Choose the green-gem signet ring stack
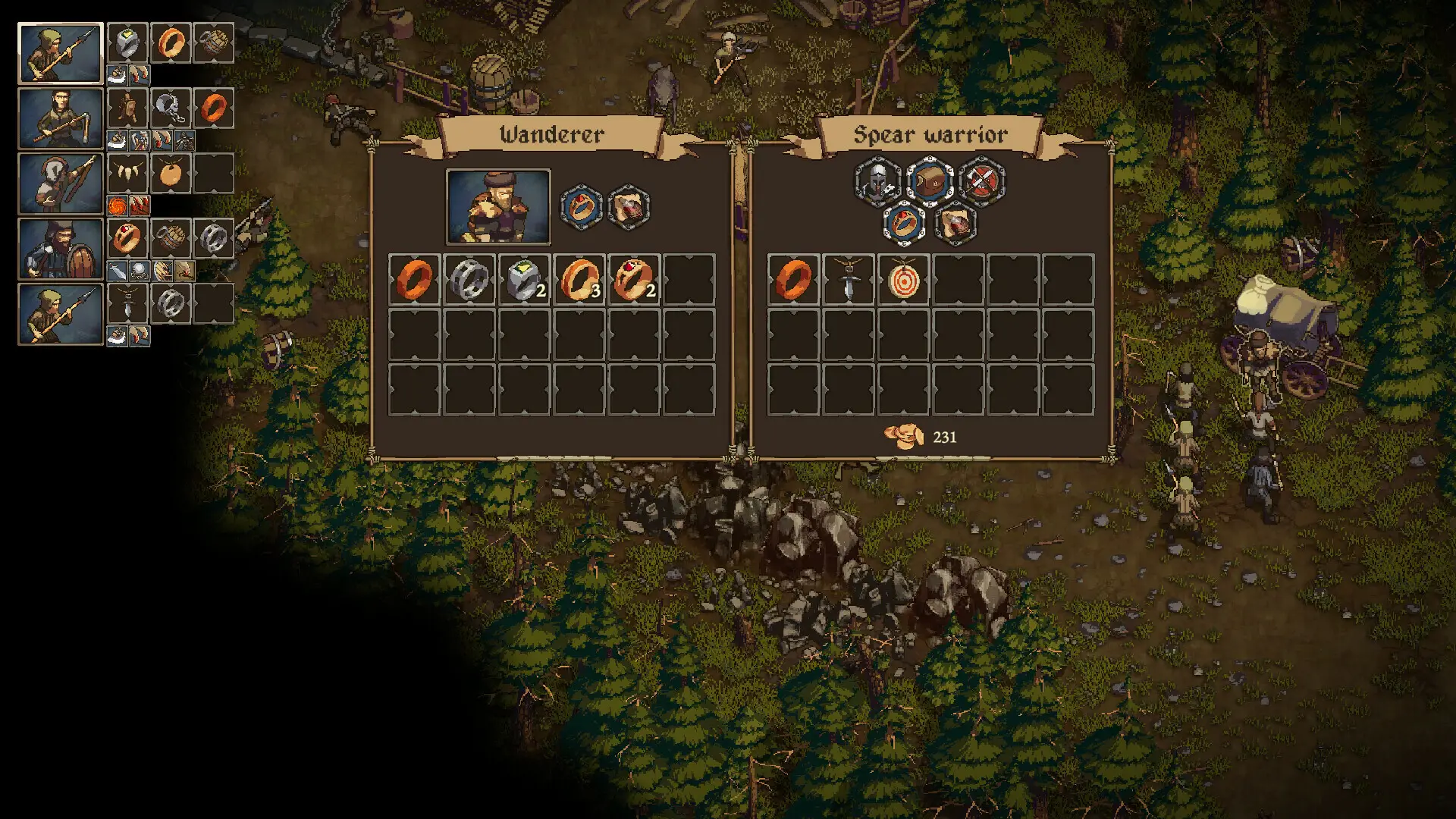The image size is (1456, 819). (x=524, y=280)
